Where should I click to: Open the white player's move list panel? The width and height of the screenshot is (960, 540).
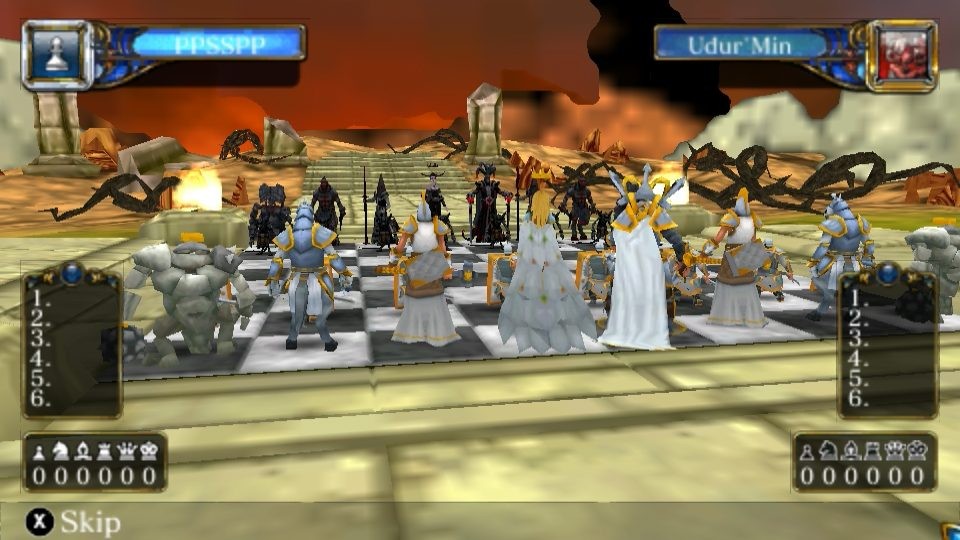tap(72, 340)
